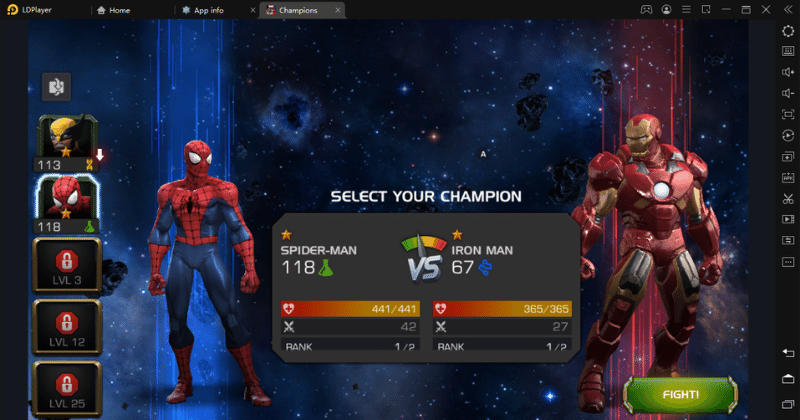Go back using the exit door icon
800x420 pixels.
click(x=56, y=87)
